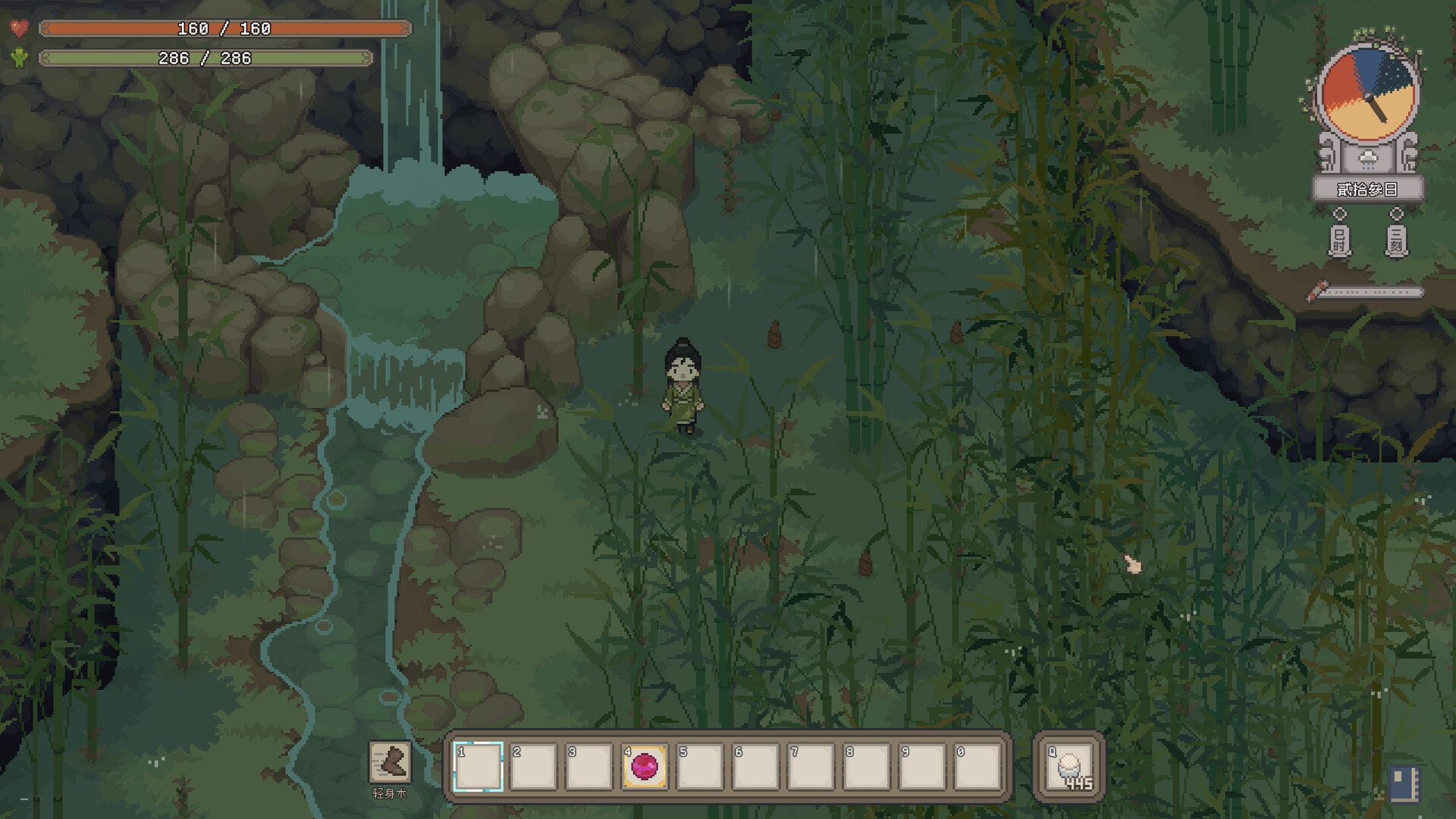Screen dimensions: 1456x819
Task: Click the diamond marker above the 巳时 tablet
Action: click(1339, 213)
